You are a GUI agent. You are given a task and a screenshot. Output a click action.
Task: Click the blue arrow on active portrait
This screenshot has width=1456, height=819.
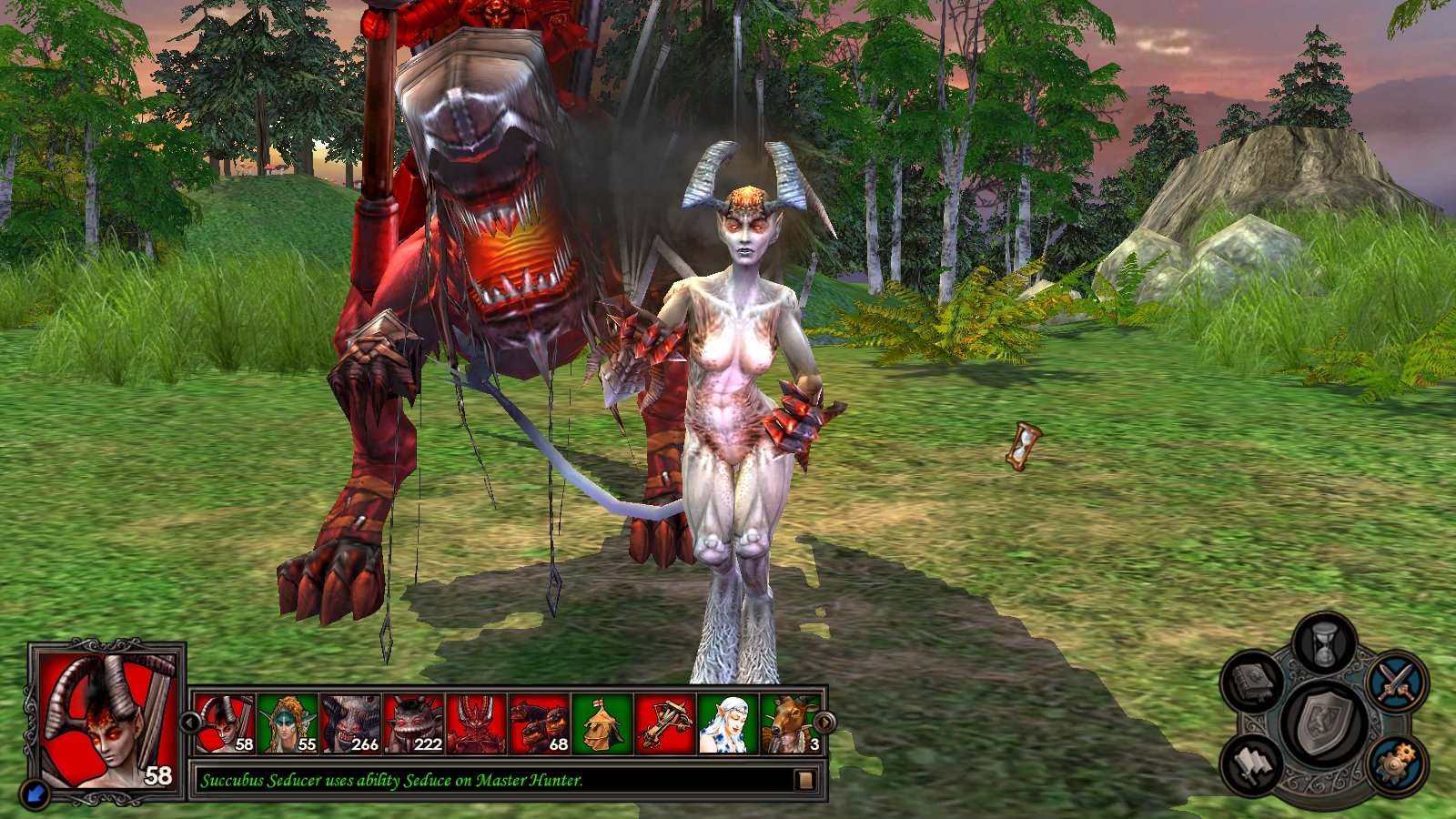(36, 795)
